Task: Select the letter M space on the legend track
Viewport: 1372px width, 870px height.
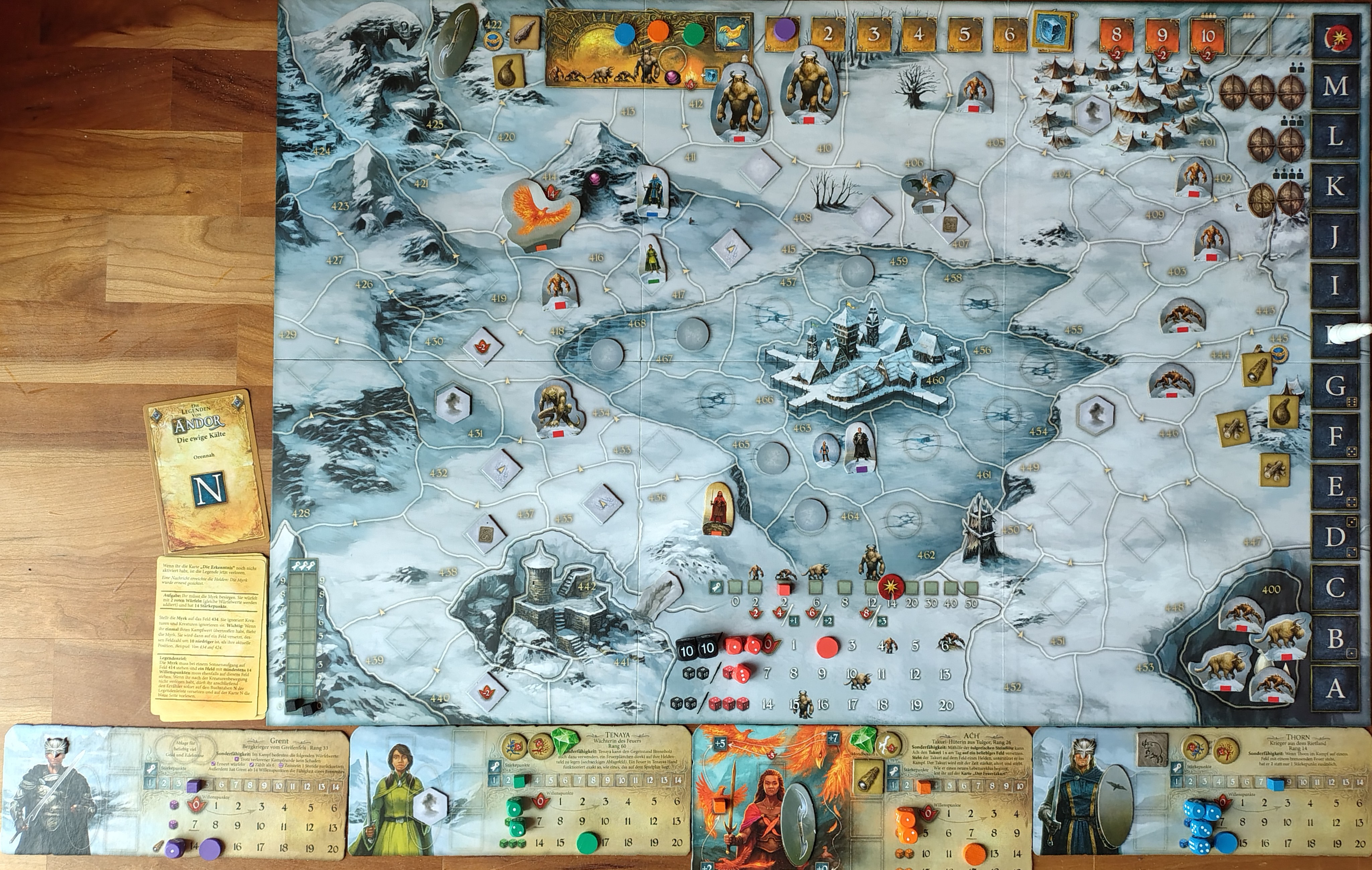Action: (1334, 86)
